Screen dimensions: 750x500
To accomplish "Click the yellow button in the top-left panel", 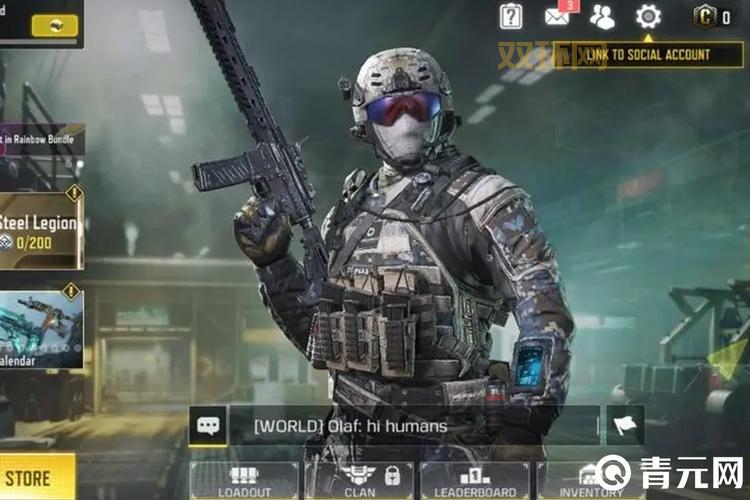I will coord(54,25).
